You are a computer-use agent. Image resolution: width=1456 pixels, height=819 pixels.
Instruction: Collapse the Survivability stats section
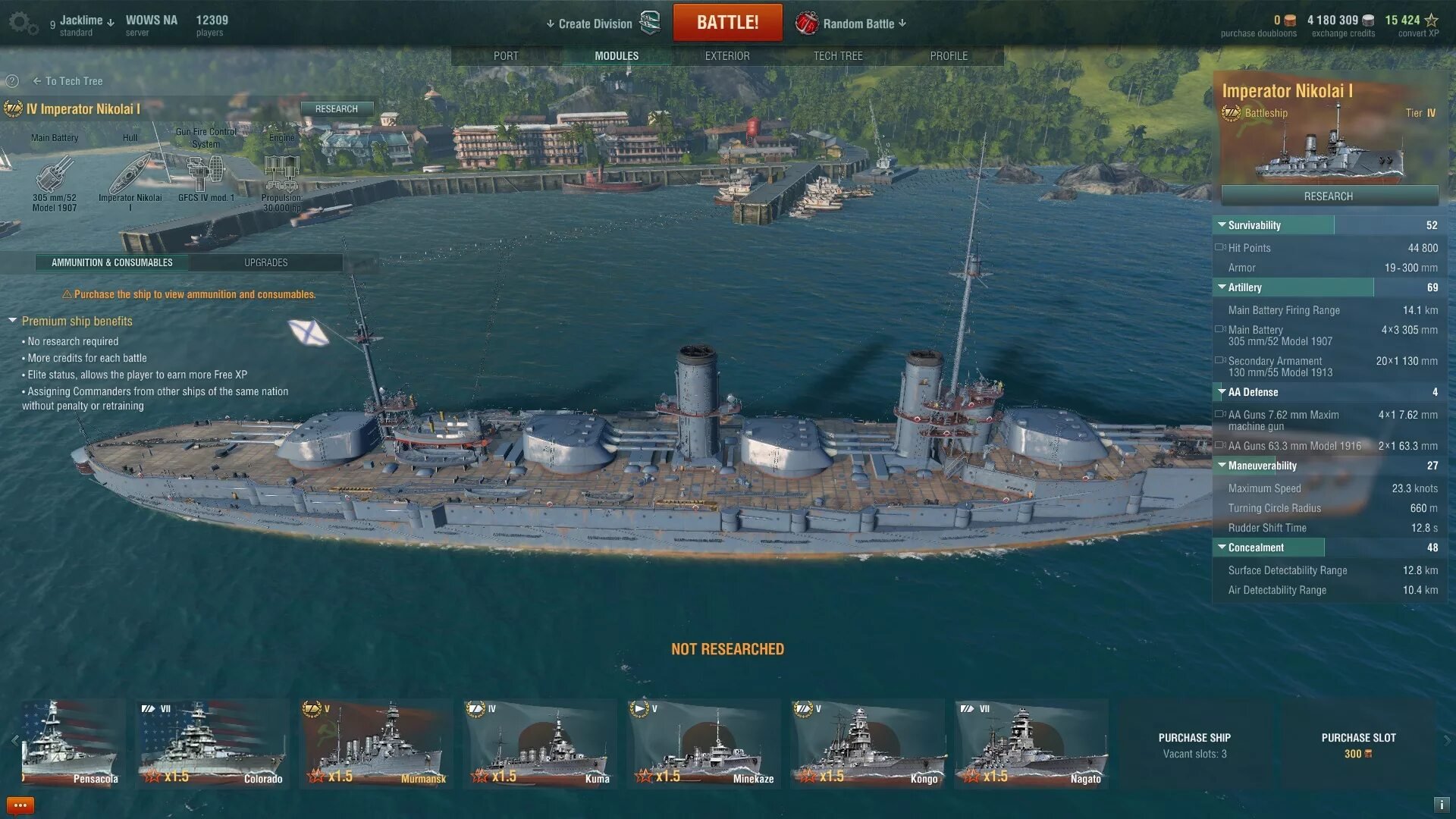click(x=1222, y=225)
